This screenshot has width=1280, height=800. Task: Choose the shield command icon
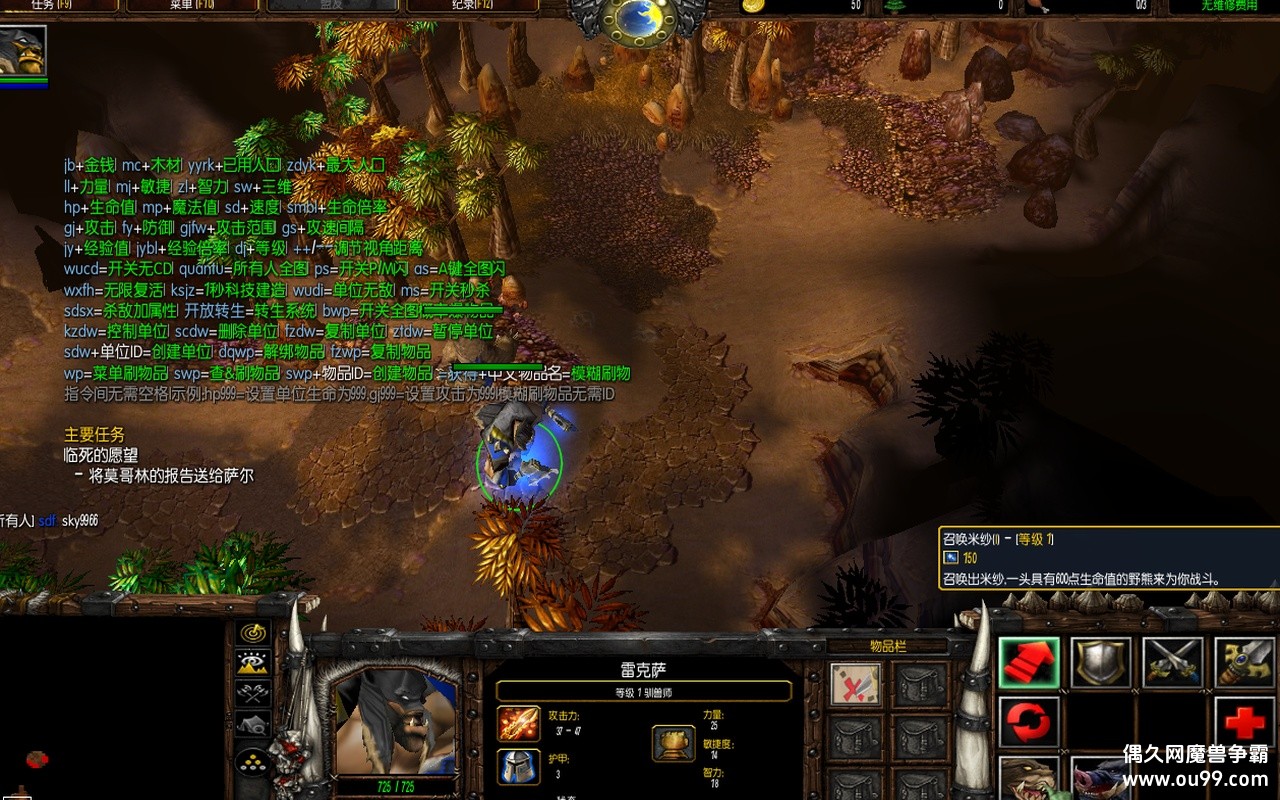point(1101,663)
